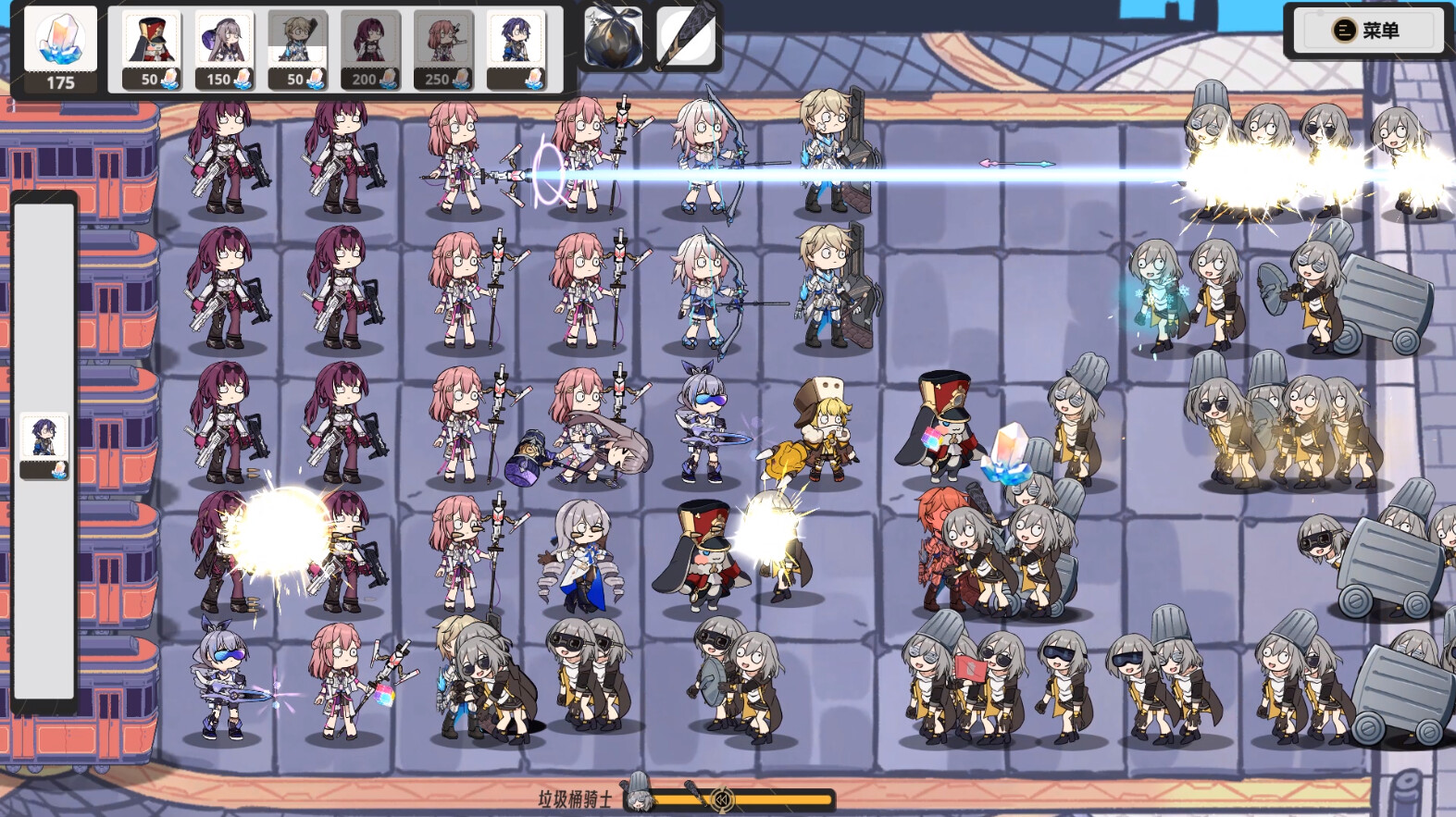This screenshot has height=817, width=1456.
Task: Select the trash bag removal tool
Action: pyautogui.click(x=613, y=37)
